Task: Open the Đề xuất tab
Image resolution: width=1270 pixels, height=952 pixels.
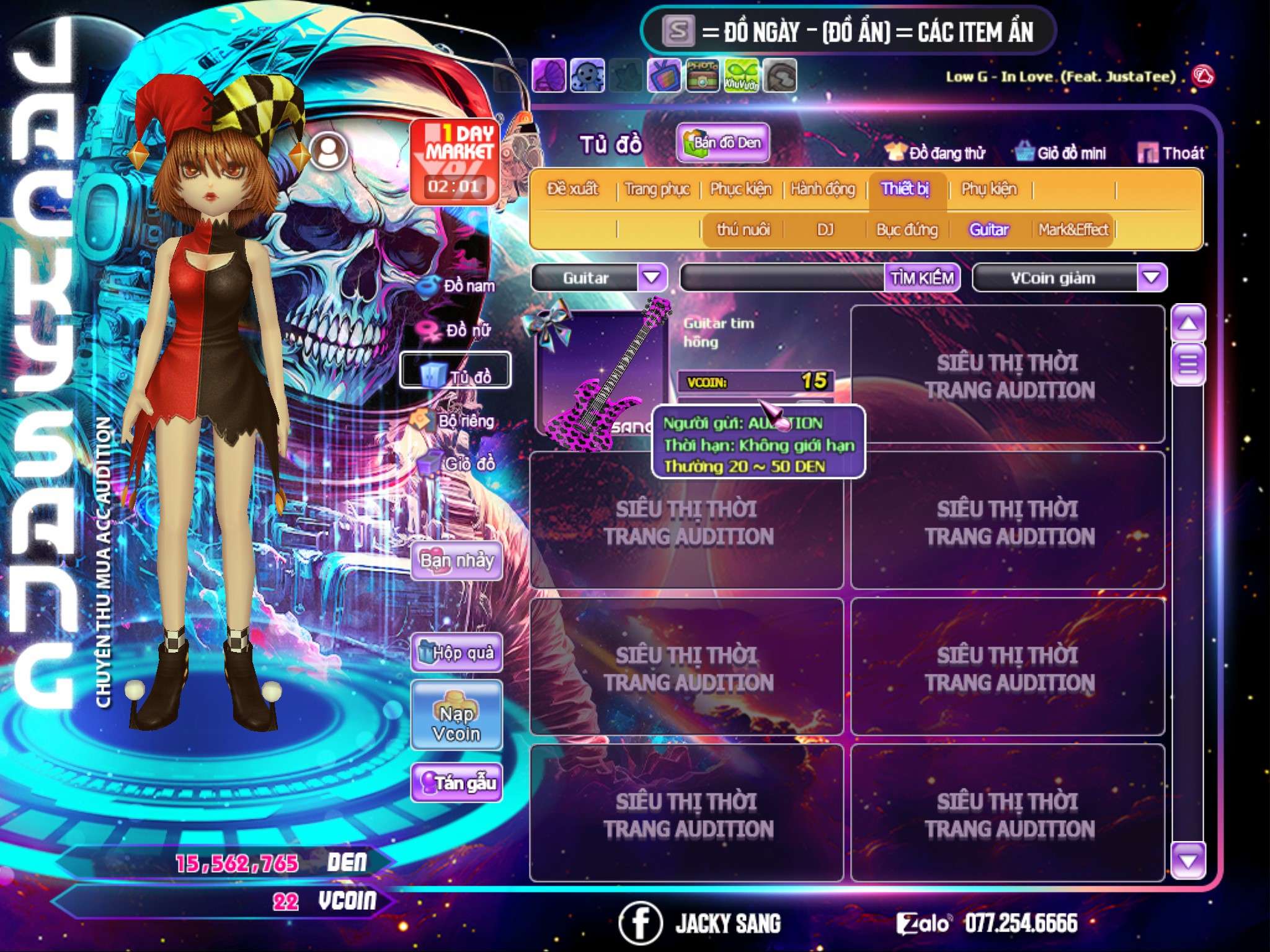Action: (x=572, y=189)
